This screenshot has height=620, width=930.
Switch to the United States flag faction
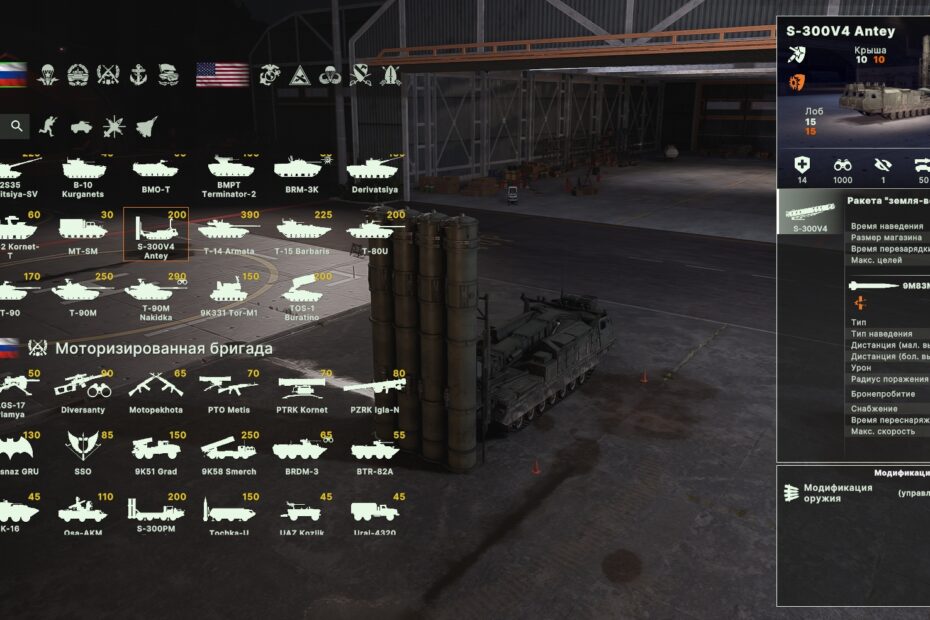(x=222, y=75)
